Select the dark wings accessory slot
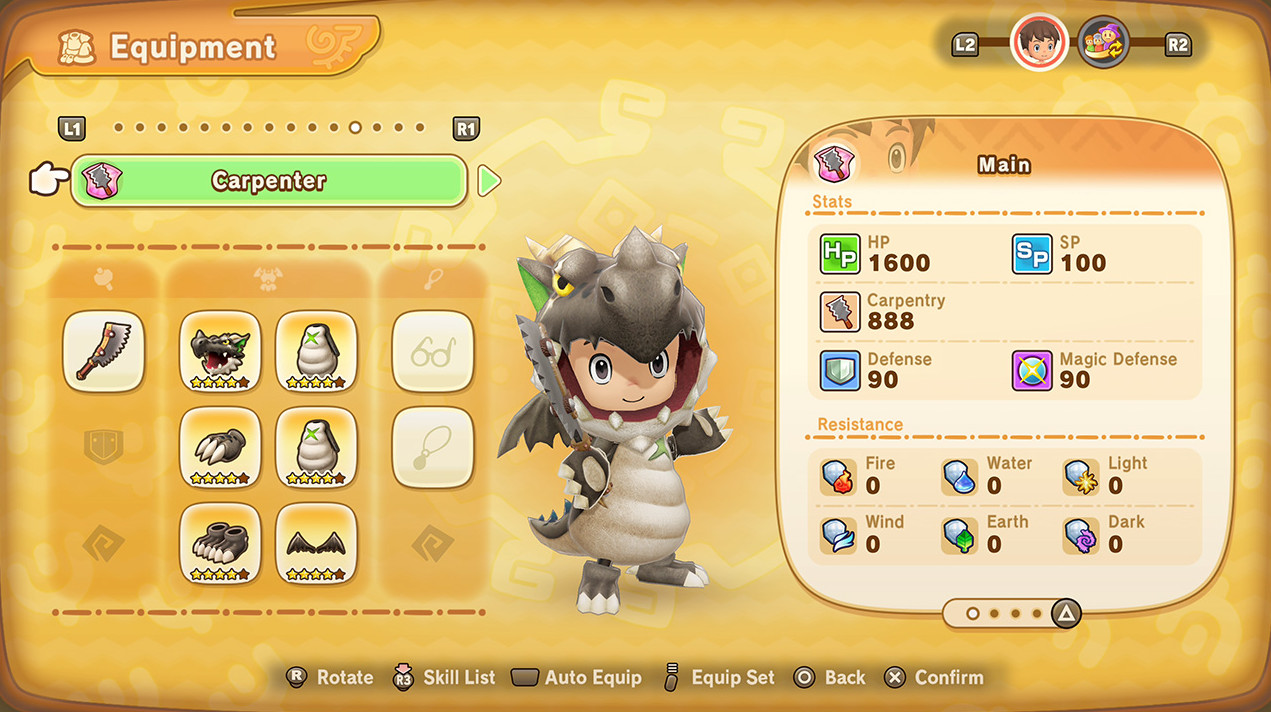 (x=316, y=543)
